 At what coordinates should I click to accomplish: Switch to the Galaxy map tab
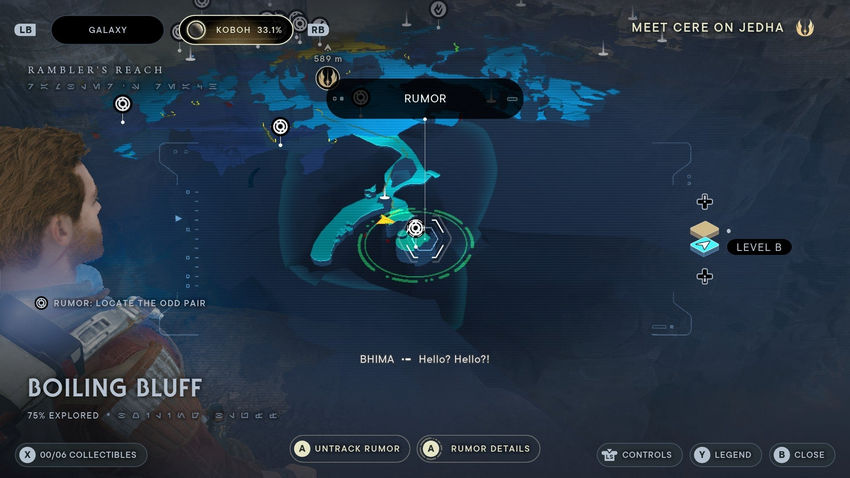click(107, 30)
